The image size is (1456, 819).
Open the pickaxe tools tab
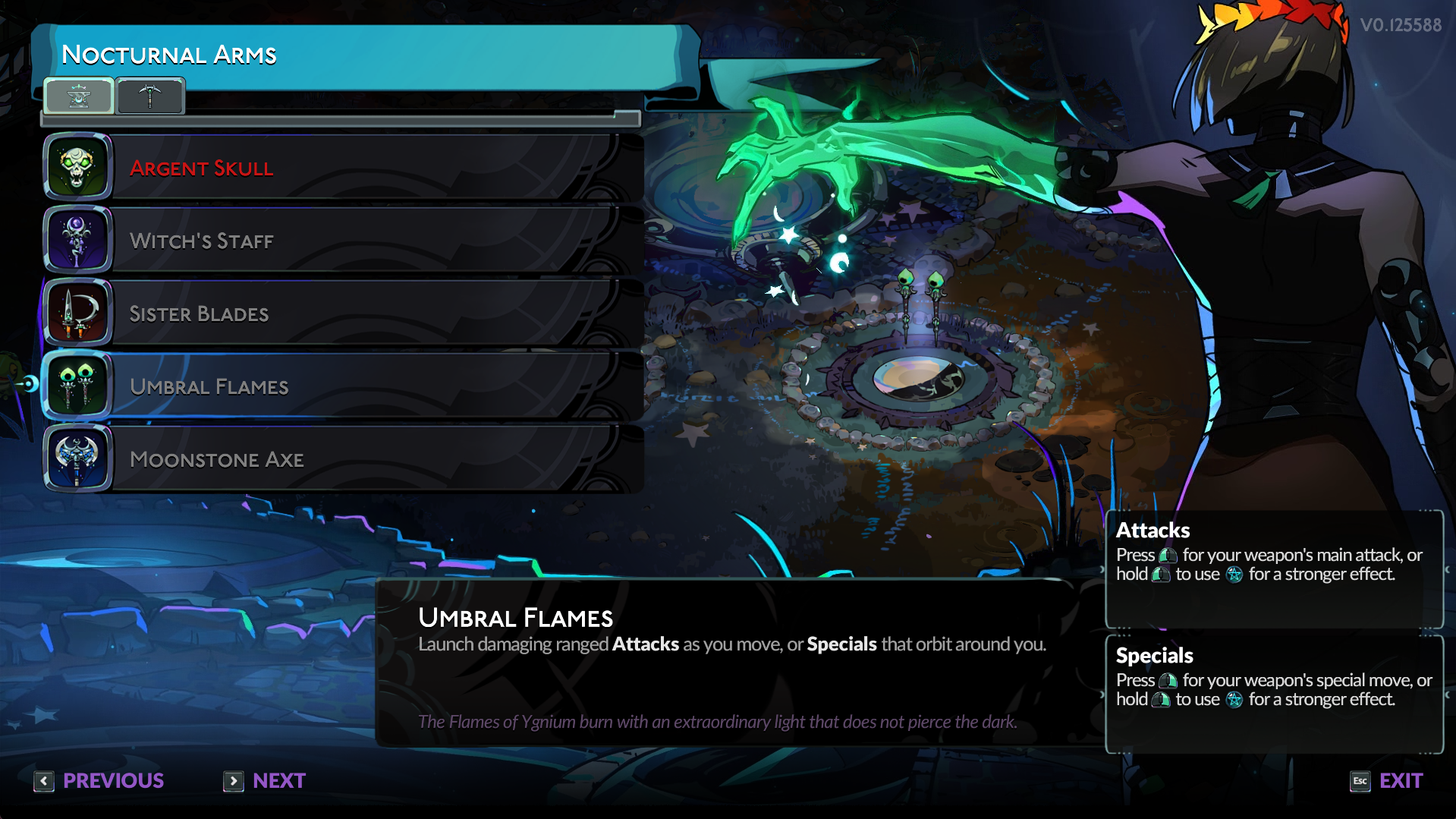tap(150, 96)
